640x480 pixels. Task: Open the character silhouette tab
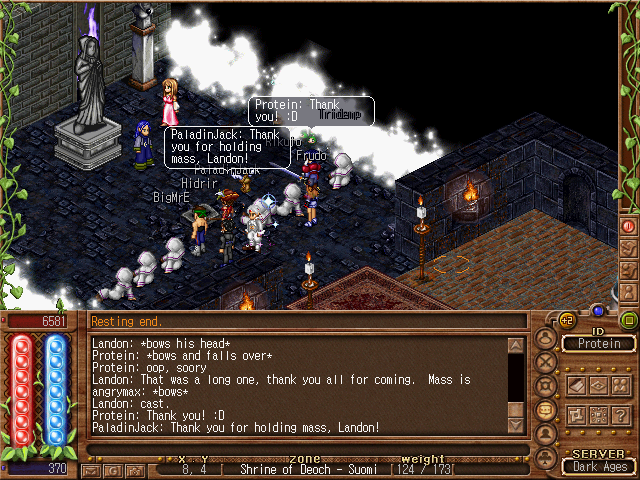[545, 338]
